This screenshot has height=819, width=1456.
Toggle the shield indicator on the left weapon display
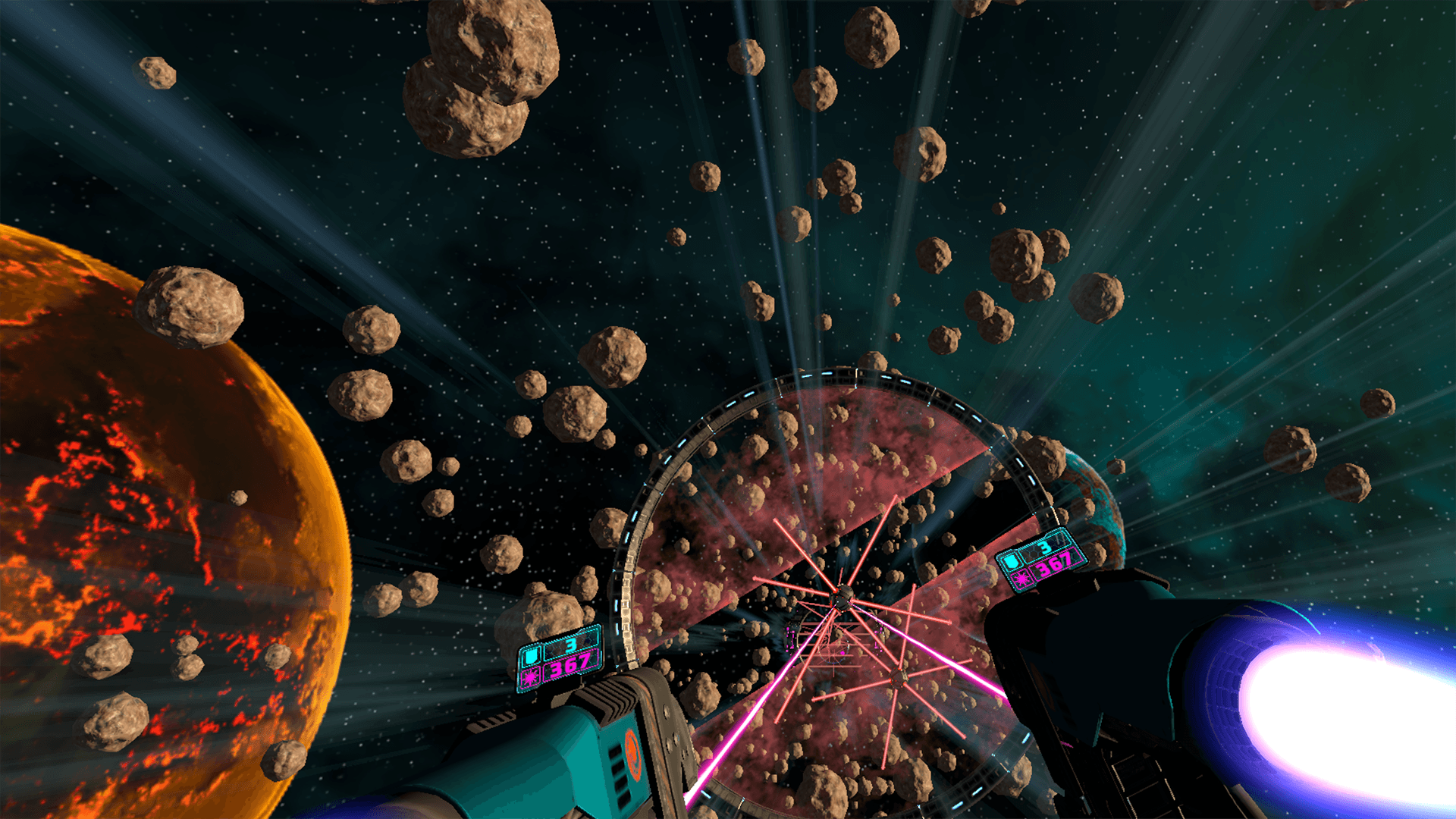(530, 656)
